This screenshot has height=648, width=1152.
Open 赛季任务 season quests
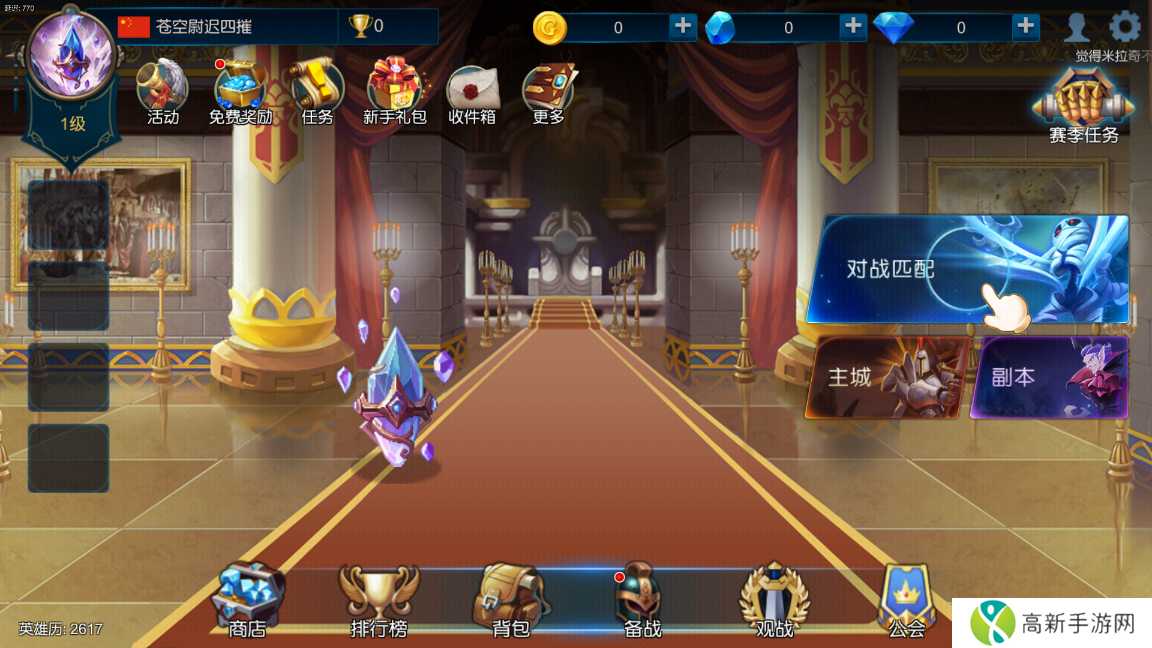click(1084, 105)
